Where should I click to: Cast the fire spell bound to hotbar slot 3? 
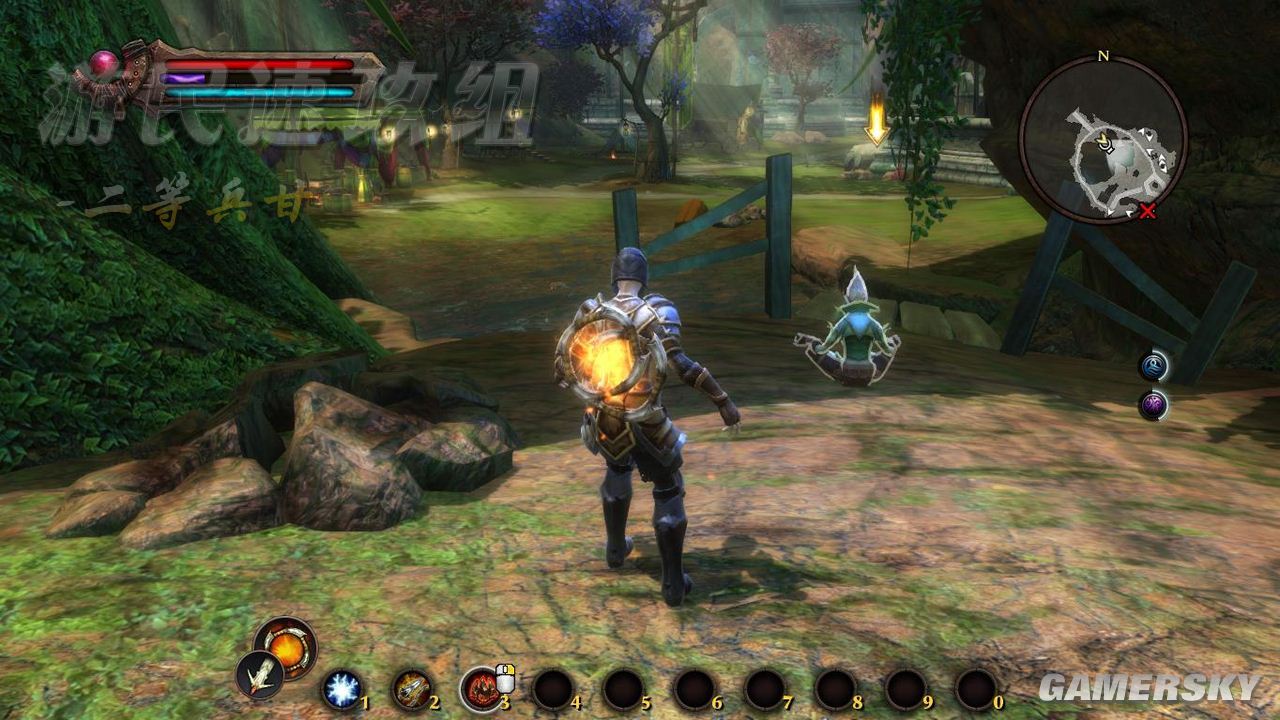[x=481, y=688]
